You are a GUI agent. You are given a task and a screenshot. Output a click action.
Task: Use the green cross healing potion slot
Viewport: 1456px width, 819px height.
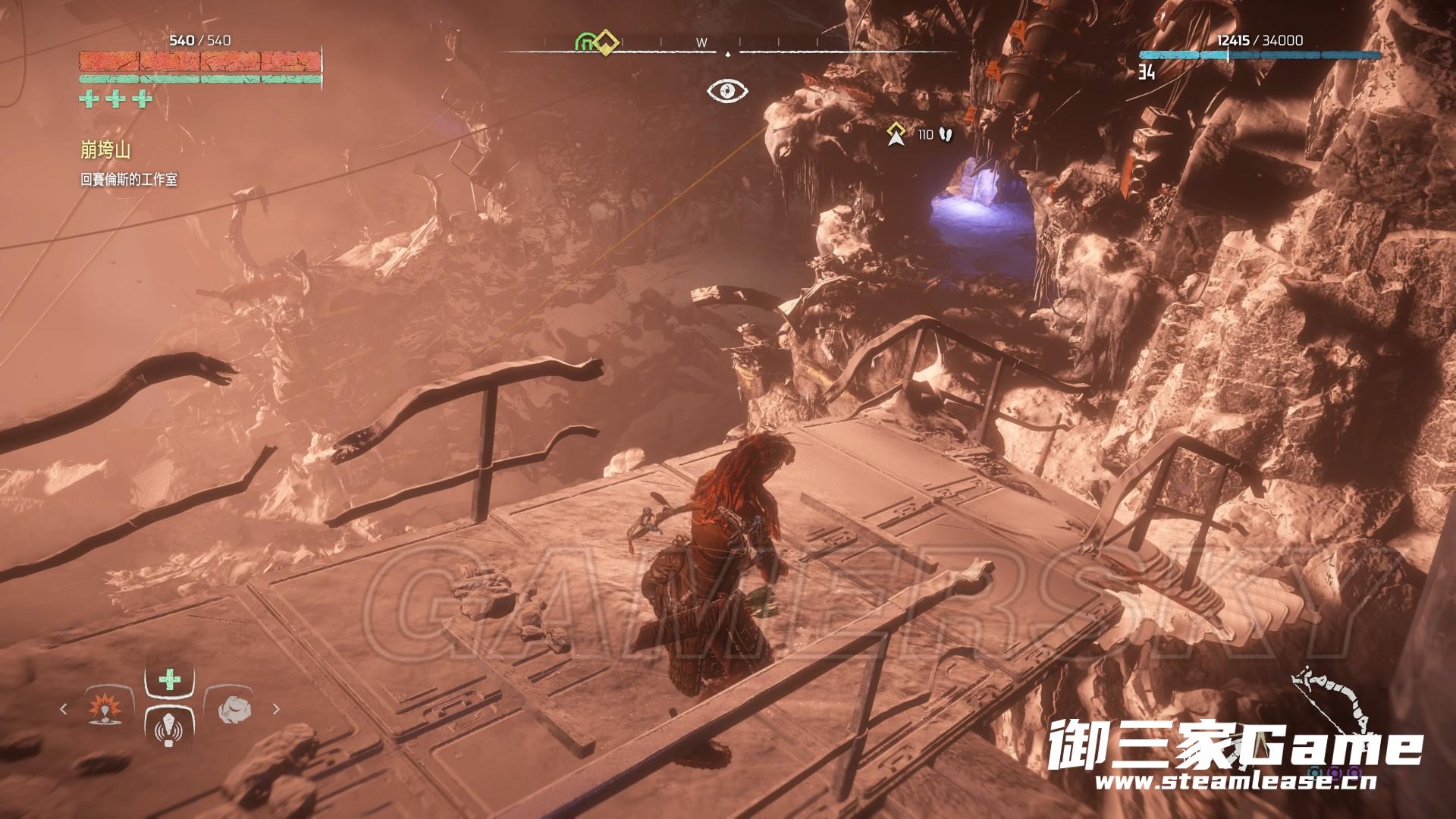pyautogui.click(x=169, y=680)
